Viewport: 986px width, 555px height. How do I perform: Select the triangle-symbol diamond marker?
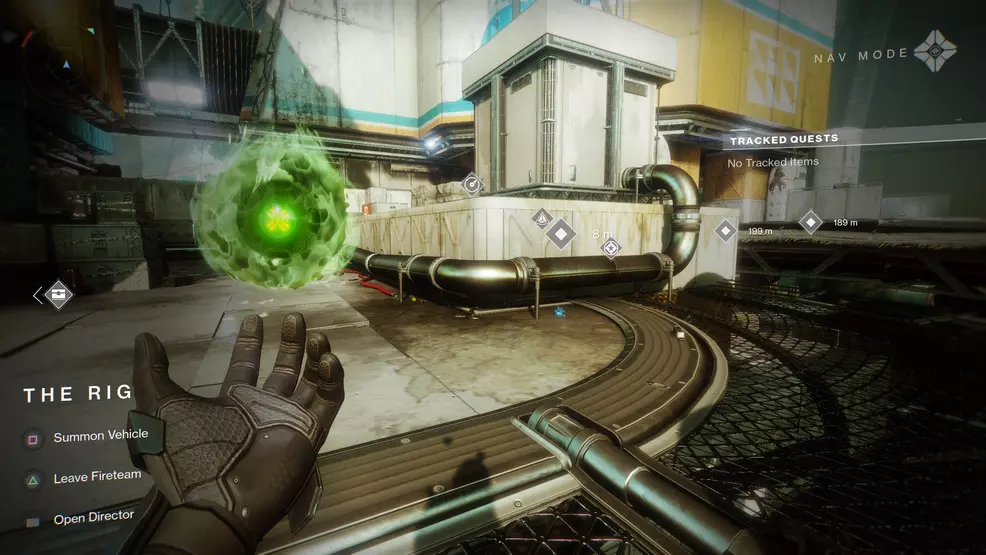pyautogui.click(x=541, y=217)
